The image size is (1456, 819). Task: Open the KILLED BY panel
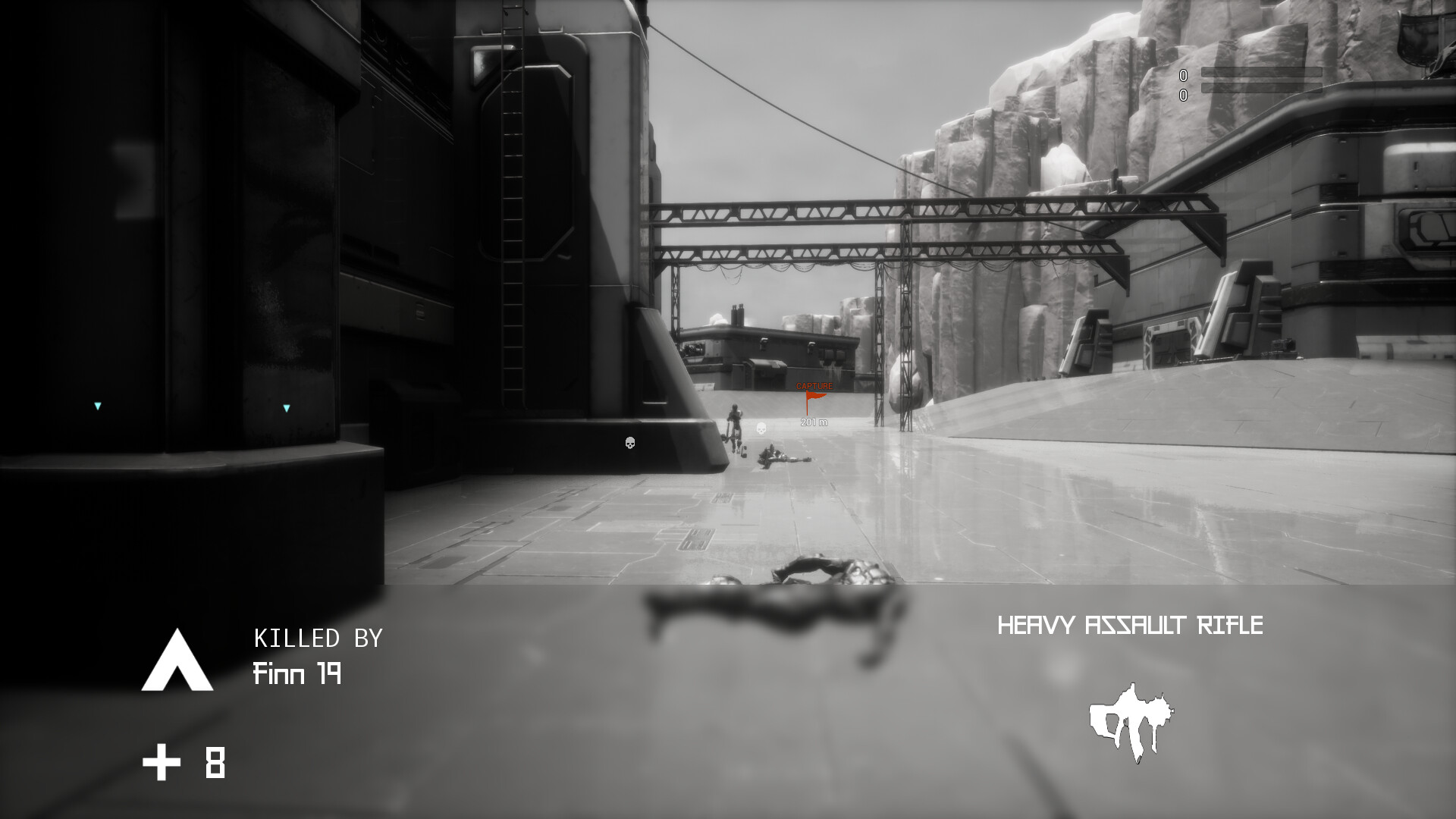point(319,639)
